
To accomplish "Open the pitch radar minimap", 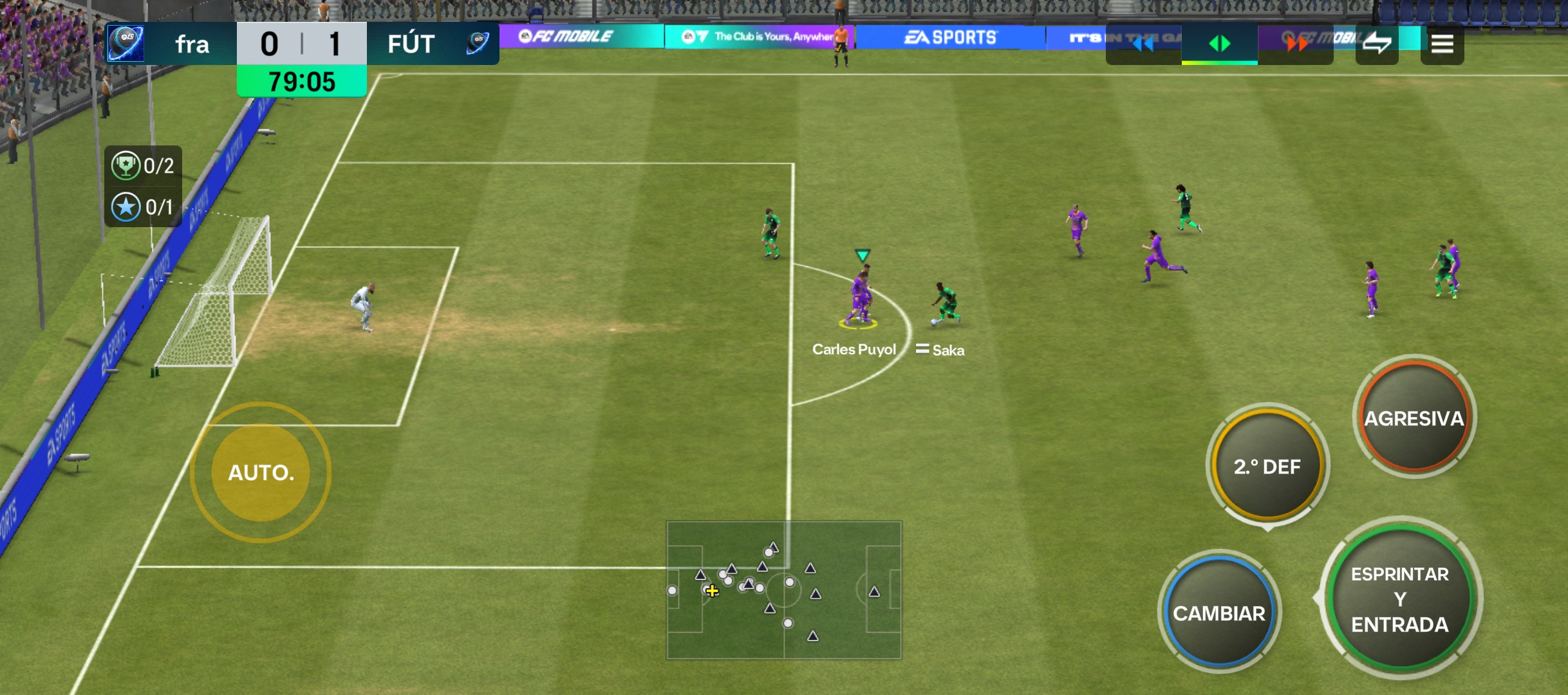I will [783, 589].
